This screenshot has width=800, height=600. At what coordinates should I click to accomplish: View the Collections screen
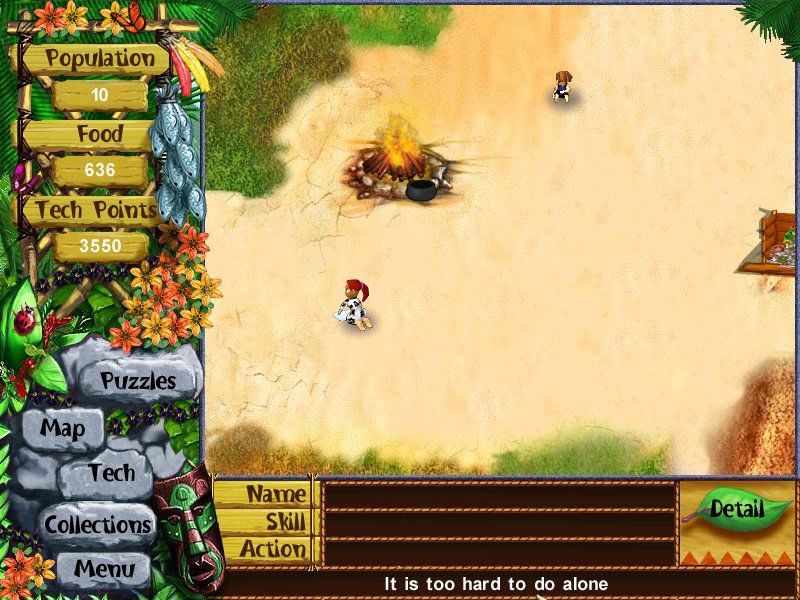pyautogui.click(x=97, y=524)
